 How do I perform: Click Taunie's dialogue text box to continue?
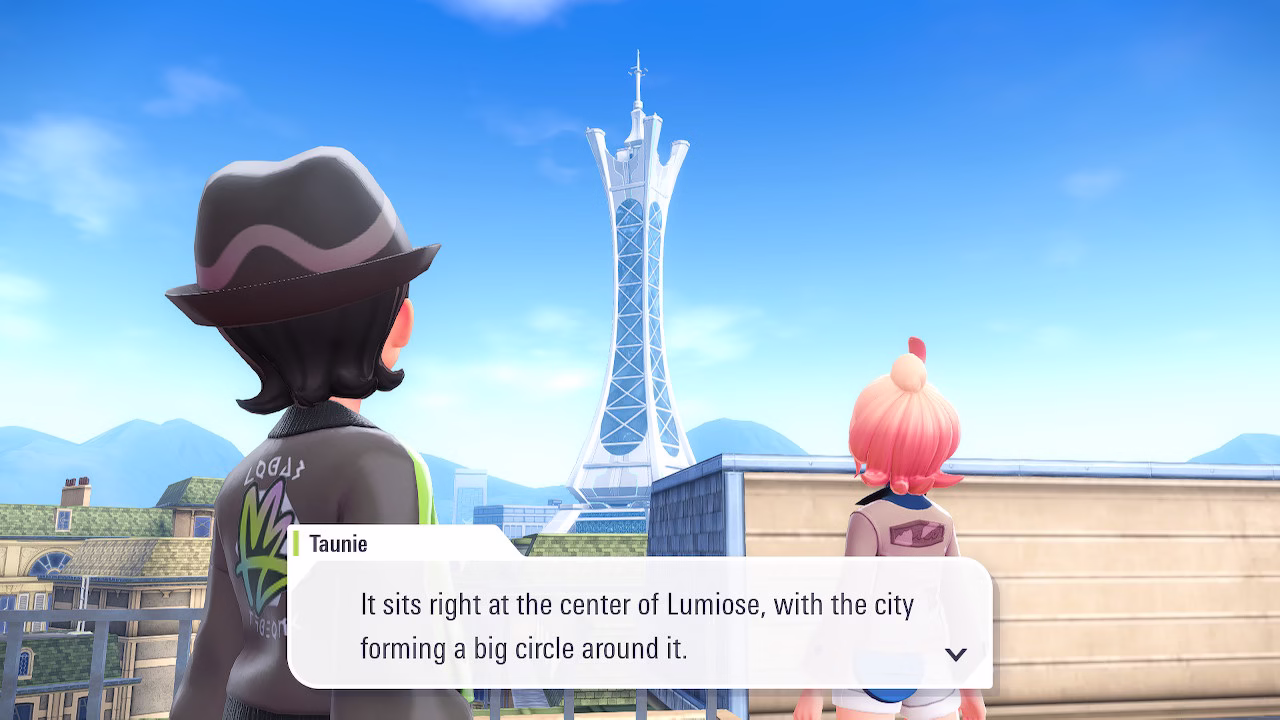(x=638, y=625)
